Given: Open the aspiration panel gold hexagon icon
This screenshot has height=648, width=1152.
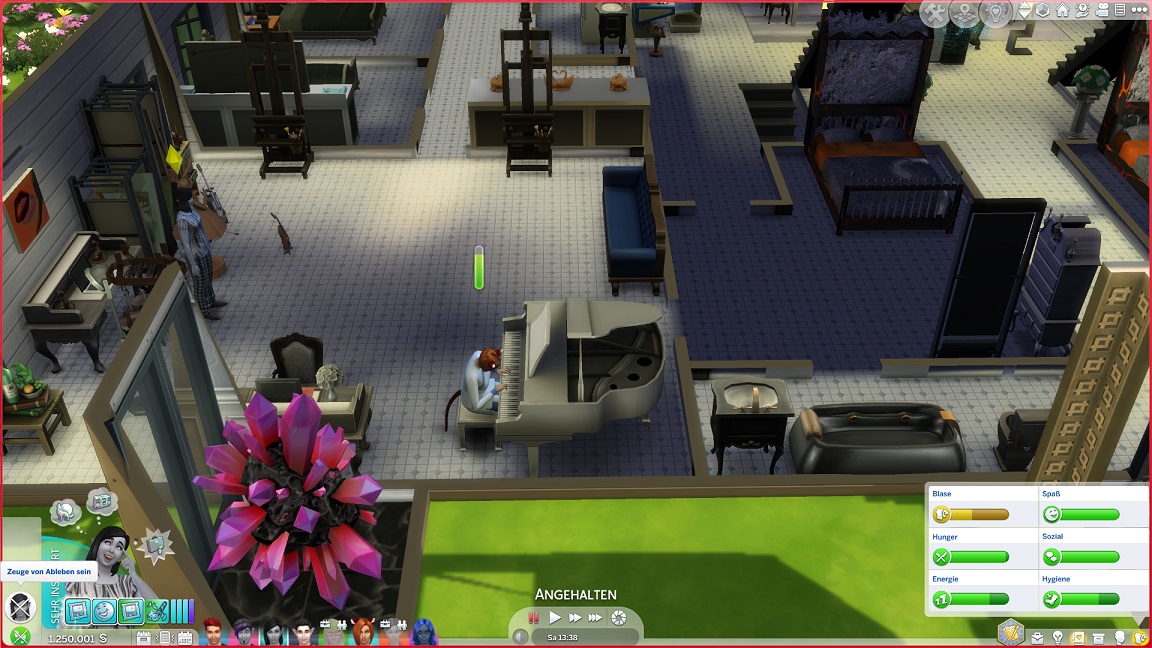Looking at the screenshot, I should [x=1011, y=633].
